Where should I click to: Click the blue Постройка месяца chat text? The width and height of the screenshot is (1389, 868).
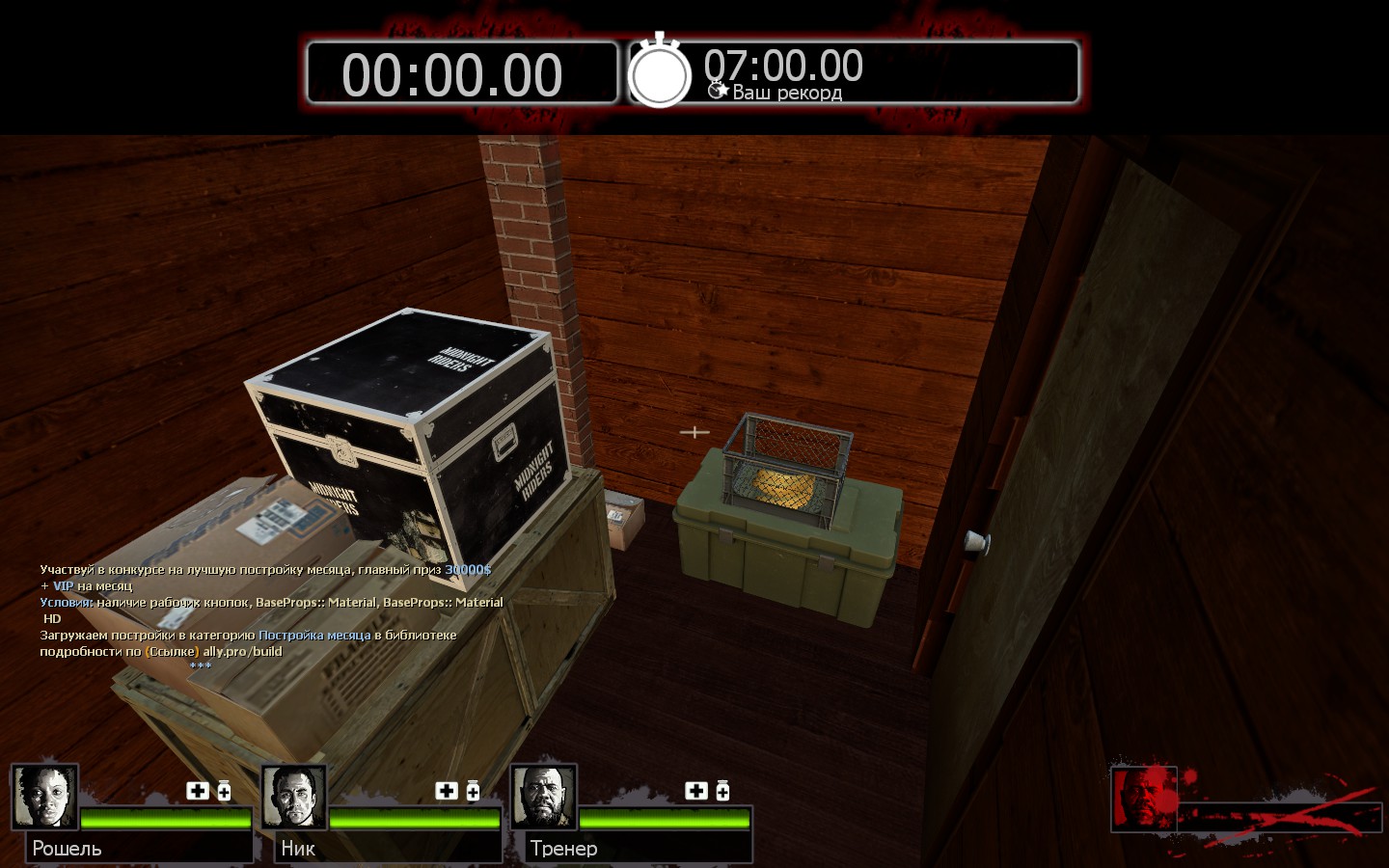314,636
